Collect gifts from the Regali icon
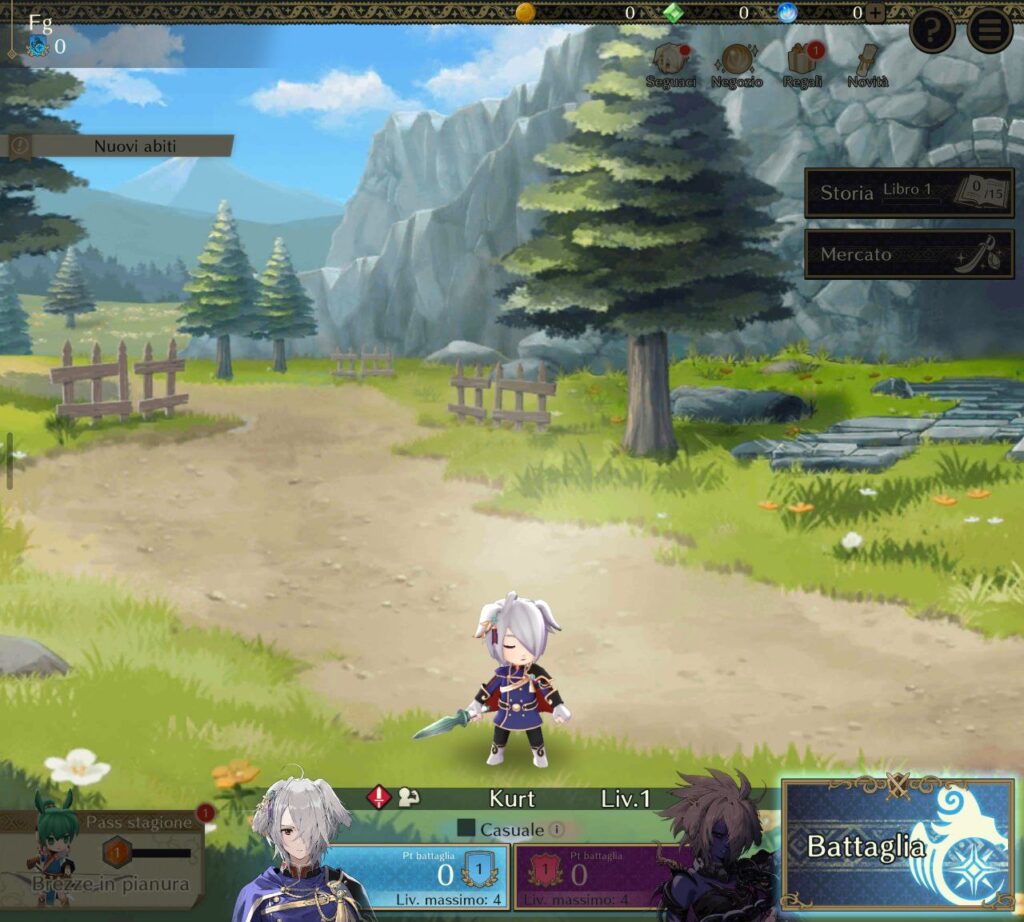Screen dimensions: 1024x922 pos(802,65)
